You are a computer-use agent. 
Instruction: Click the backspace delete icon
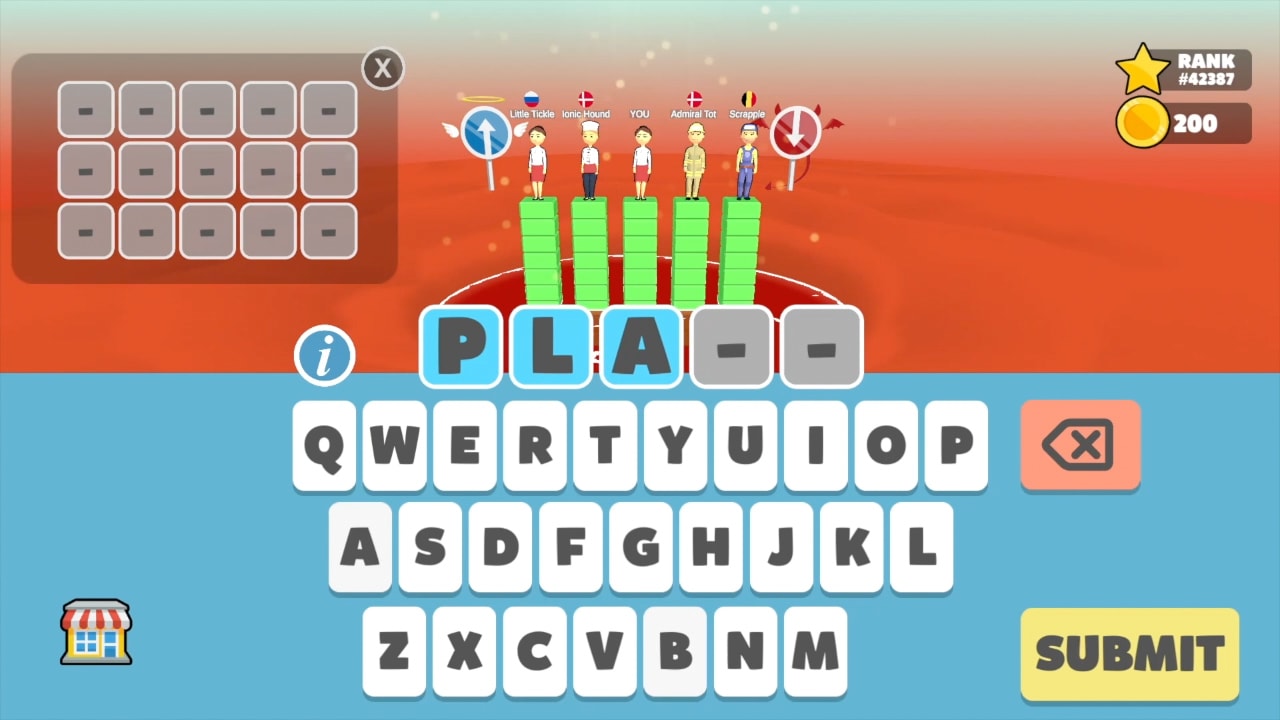coord(1080,446)
